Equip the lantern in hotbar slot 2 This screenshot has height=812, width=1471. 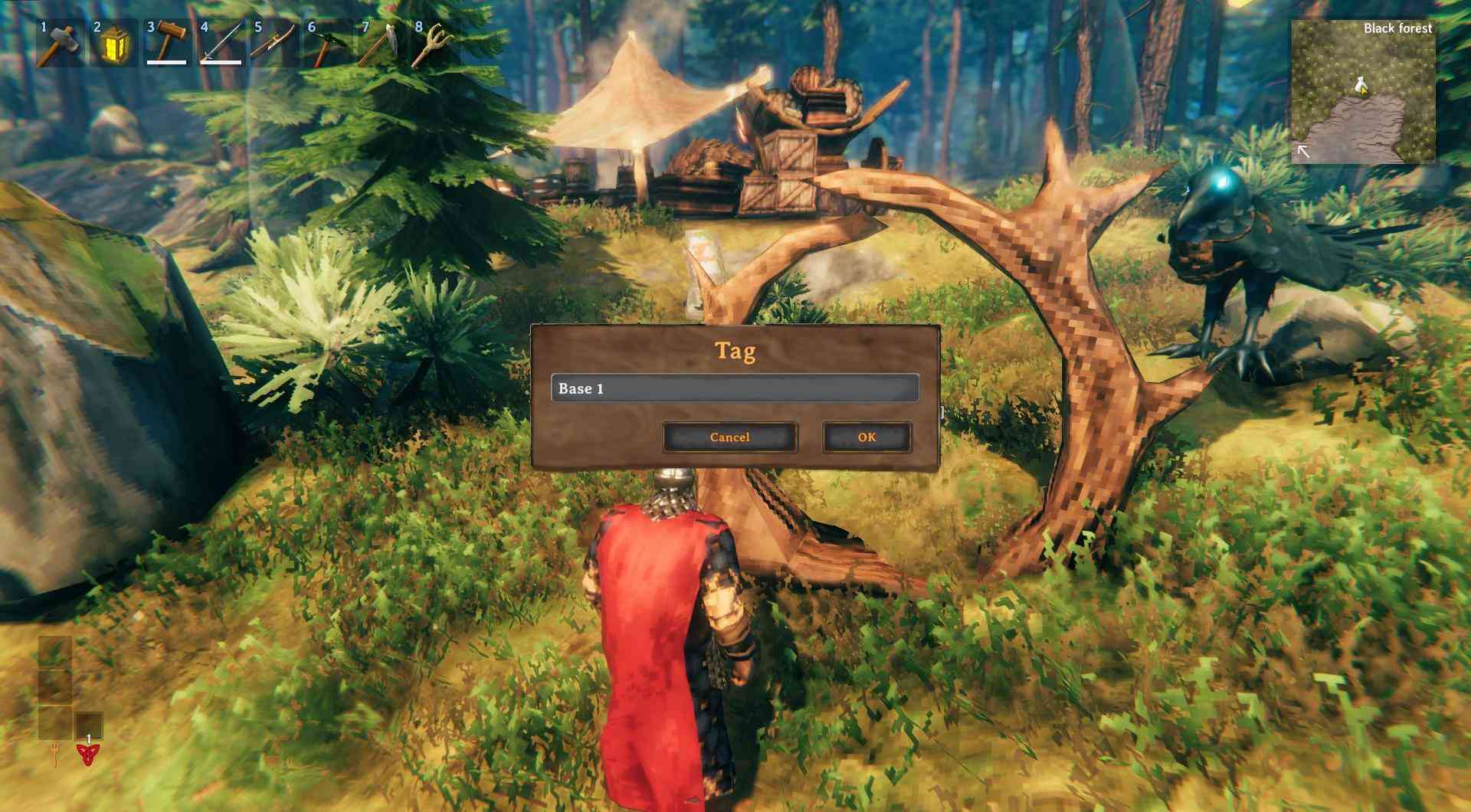pos(112,43)
